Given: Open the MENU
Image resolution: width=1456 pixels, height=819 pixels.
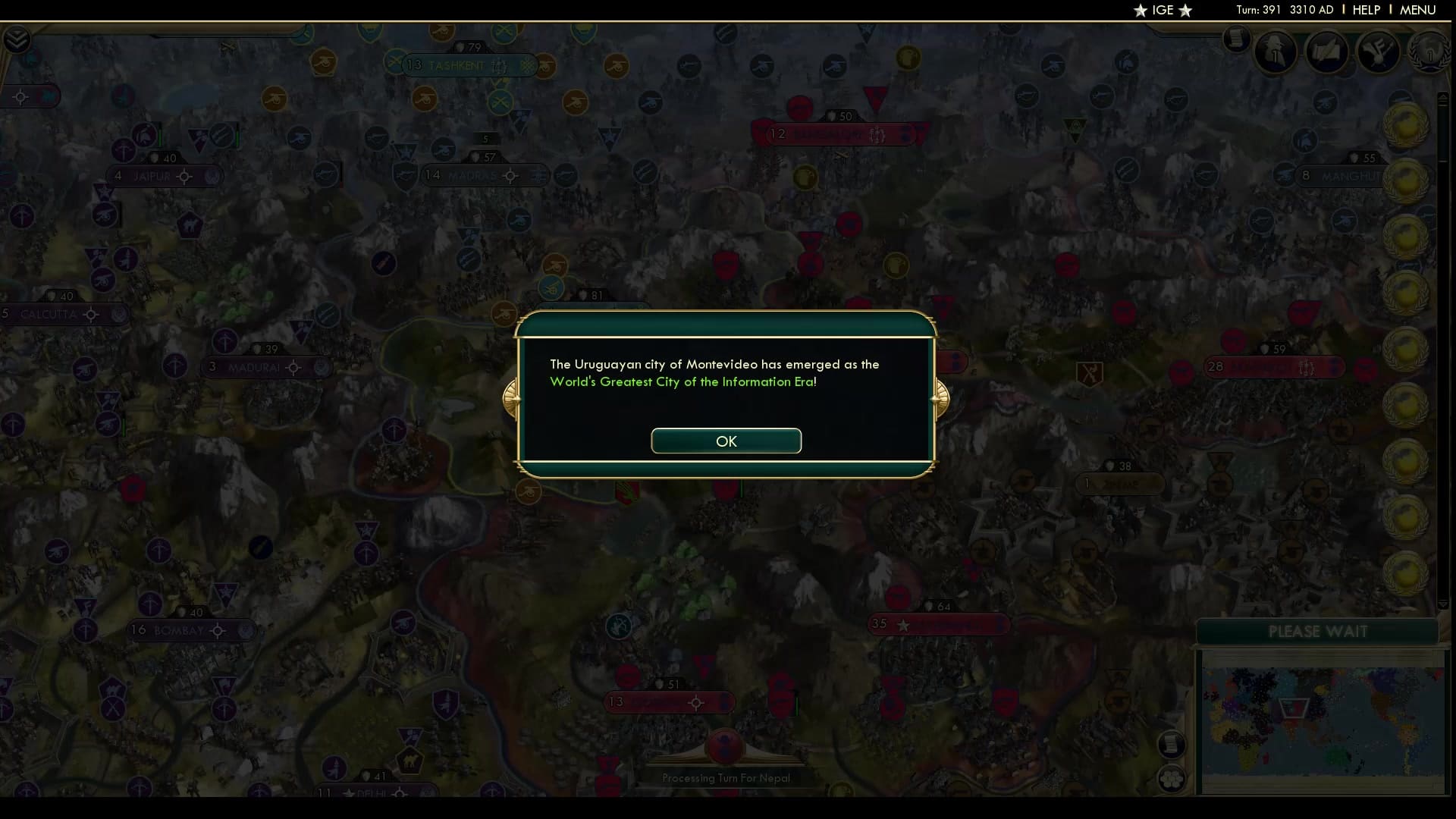Looking at the screenshot, I should 1417,10.
